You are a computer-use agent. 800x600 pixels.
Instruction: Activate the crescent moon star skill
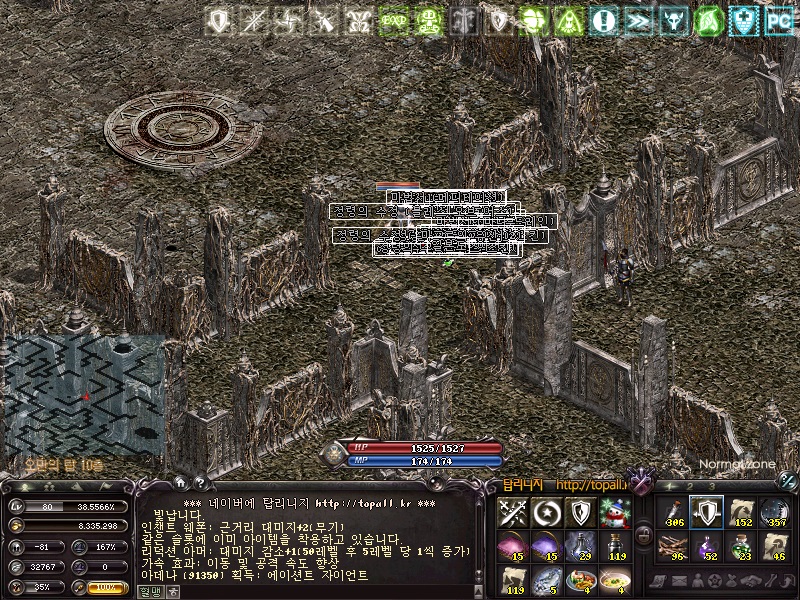[547, 513]
